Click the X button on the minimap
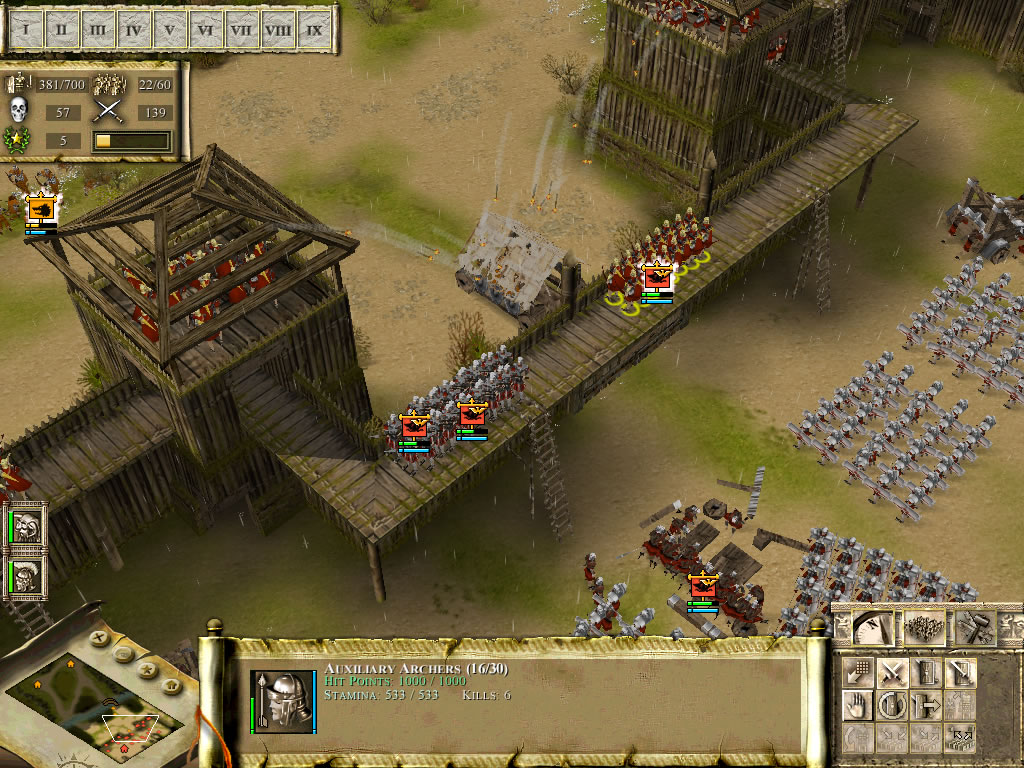The height and width of the screenshot is (768, 1024). (98, 636)
